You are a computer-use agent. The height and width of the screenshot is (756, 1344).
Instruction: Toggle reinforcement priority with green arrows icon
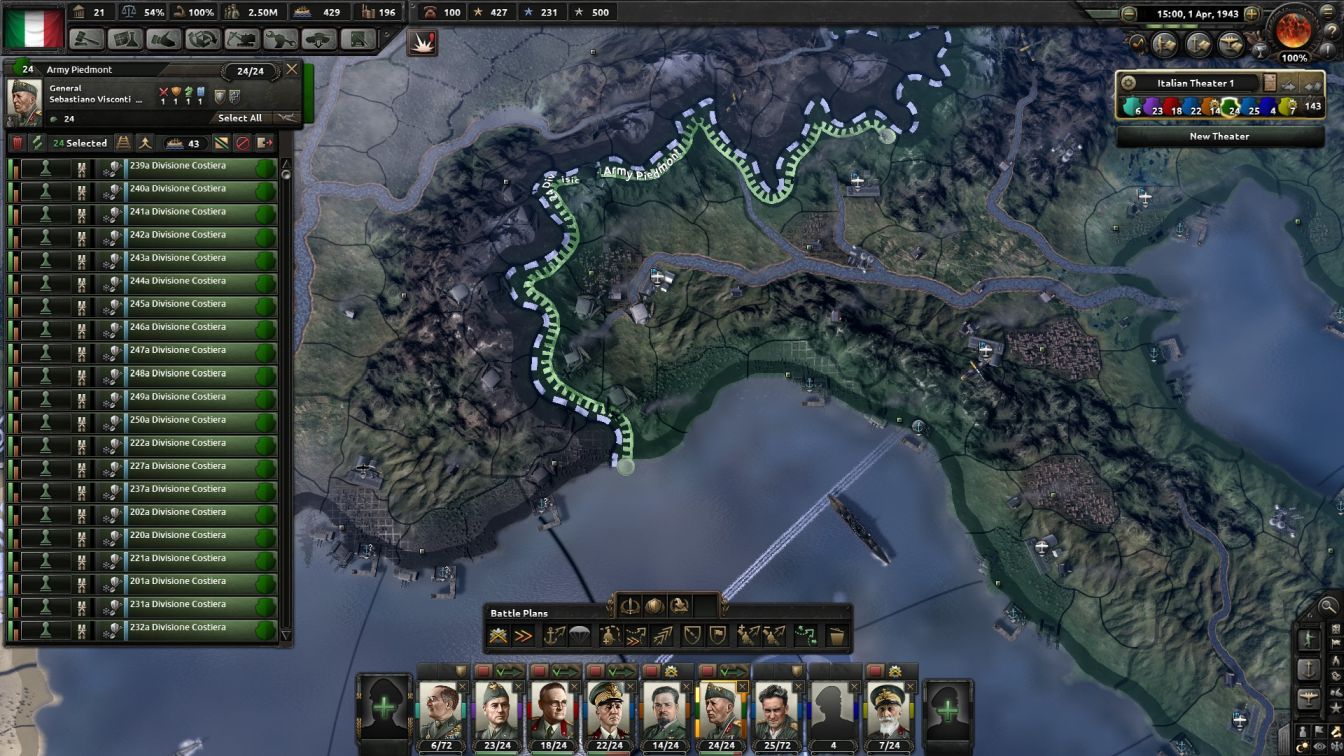tap(38, 143)
